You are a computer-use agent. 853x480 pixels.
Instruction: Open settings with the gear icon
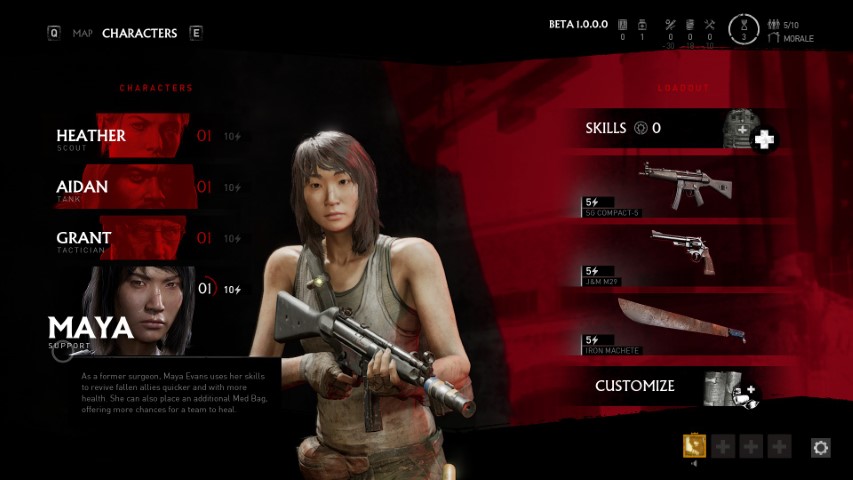[821, 448]
